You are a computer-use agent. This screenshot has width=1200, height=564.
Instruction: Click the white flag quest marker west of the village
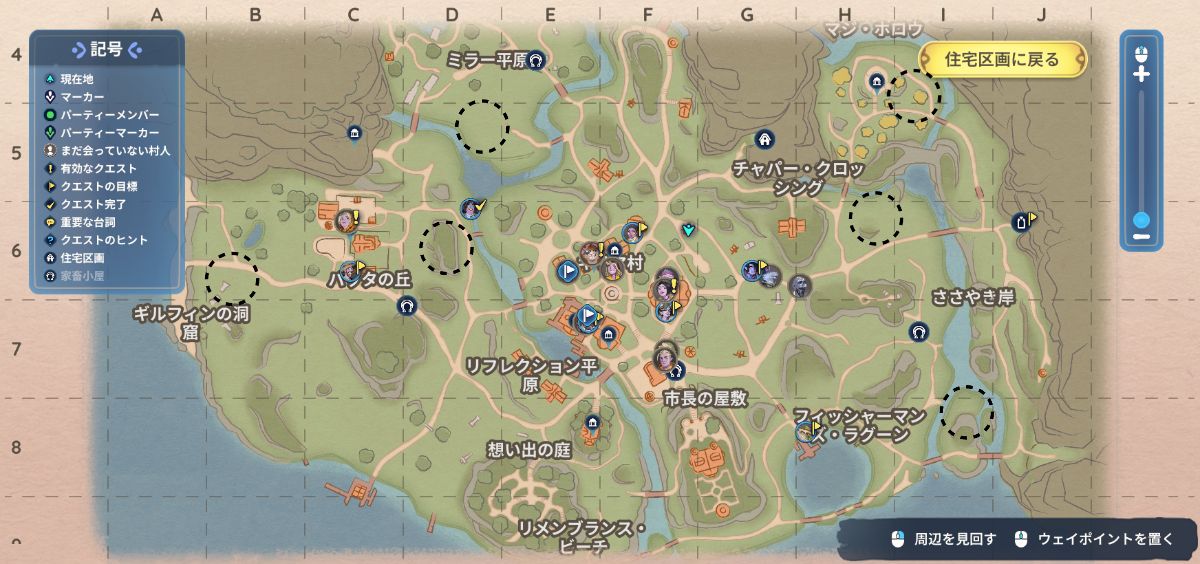(x=566, y=269)
